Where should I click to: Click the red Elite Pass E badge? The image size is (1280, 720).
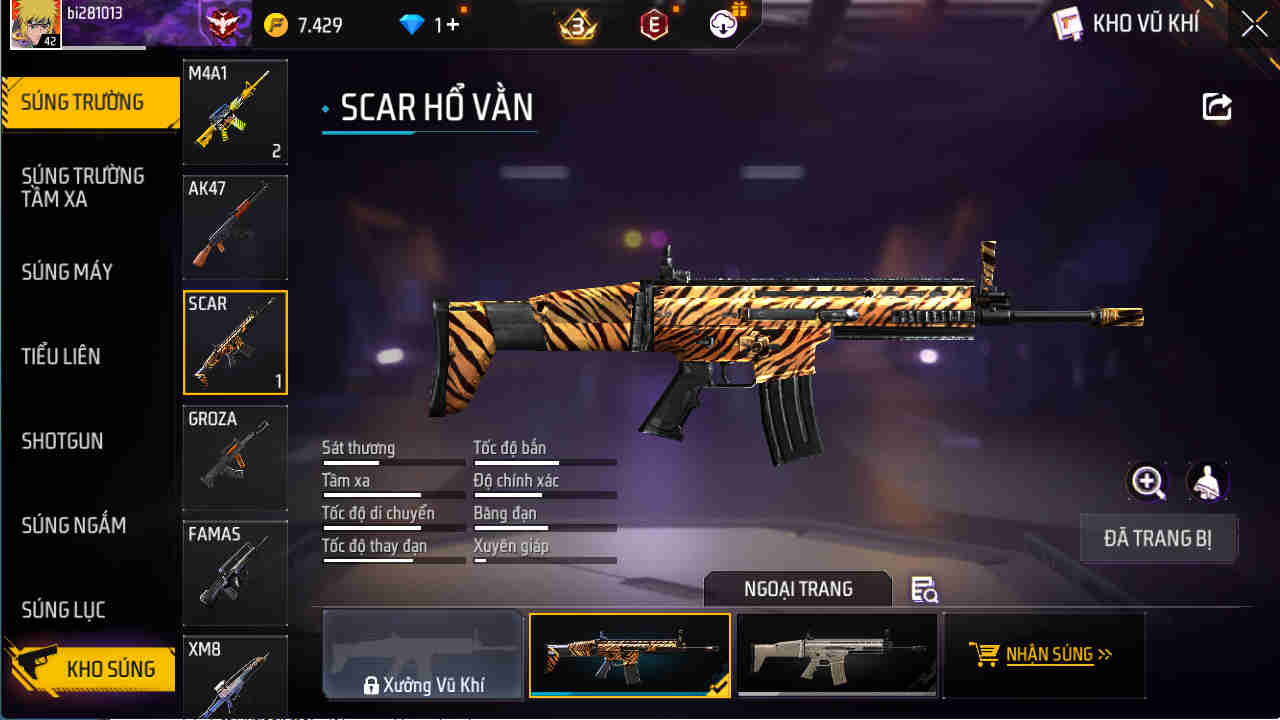655,24
